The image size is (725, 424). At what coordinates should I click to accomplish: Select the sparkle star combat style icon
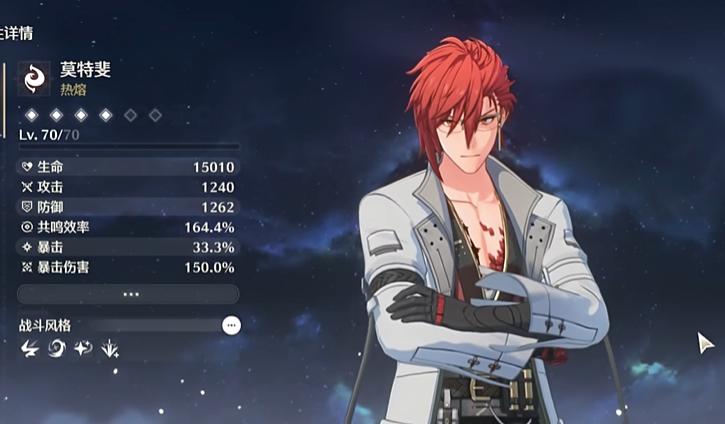pyautogui.click(x=83, y=349)
